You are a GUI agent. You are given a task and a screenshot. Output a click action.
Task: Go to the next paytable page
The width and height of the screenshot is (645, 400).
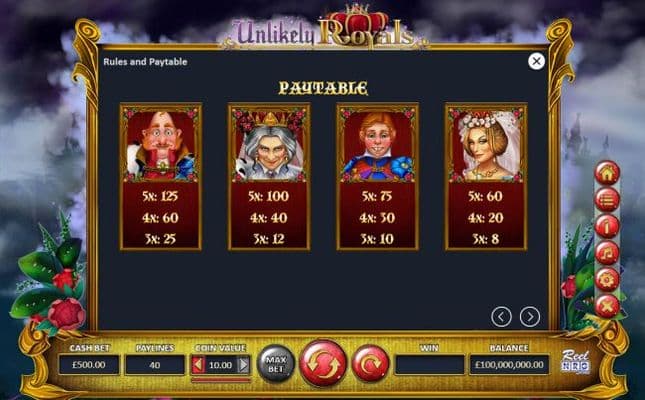pos(530,317)
